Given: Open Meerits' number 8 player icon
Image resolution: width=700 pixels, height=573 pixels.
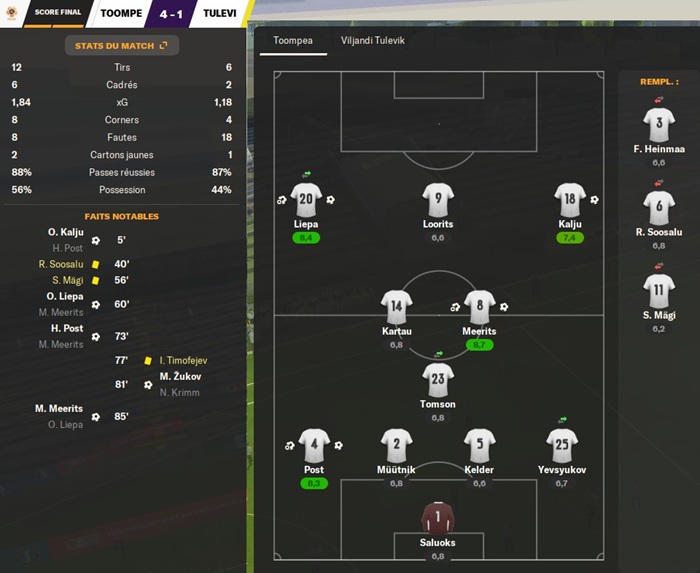Looking at the screenshot, I should click(x=480, y=306).
